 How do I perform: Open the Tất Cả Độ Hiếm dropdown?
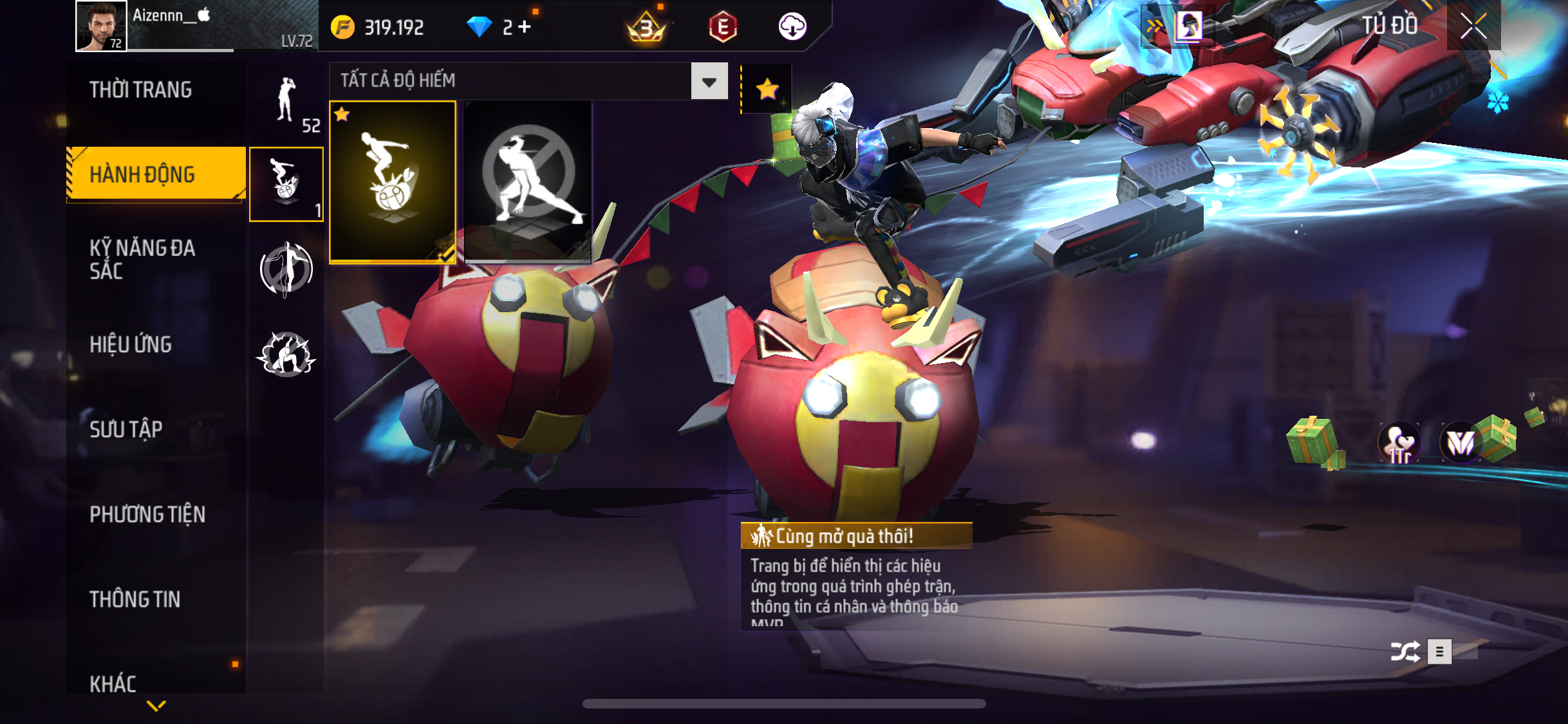tap(709, 81)
